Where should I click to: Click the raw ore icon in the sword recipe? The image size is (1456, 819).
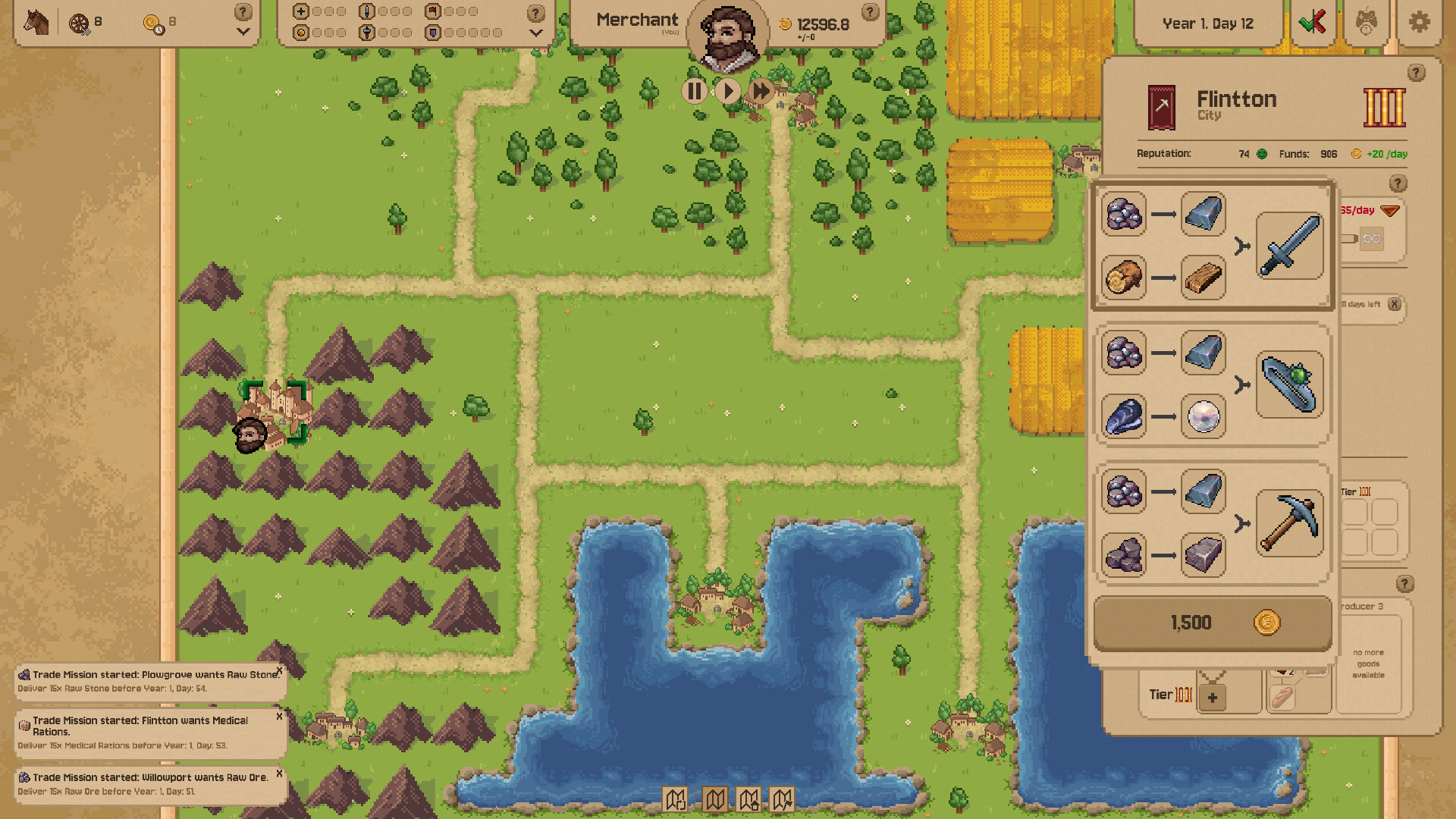click(1124, 216)
